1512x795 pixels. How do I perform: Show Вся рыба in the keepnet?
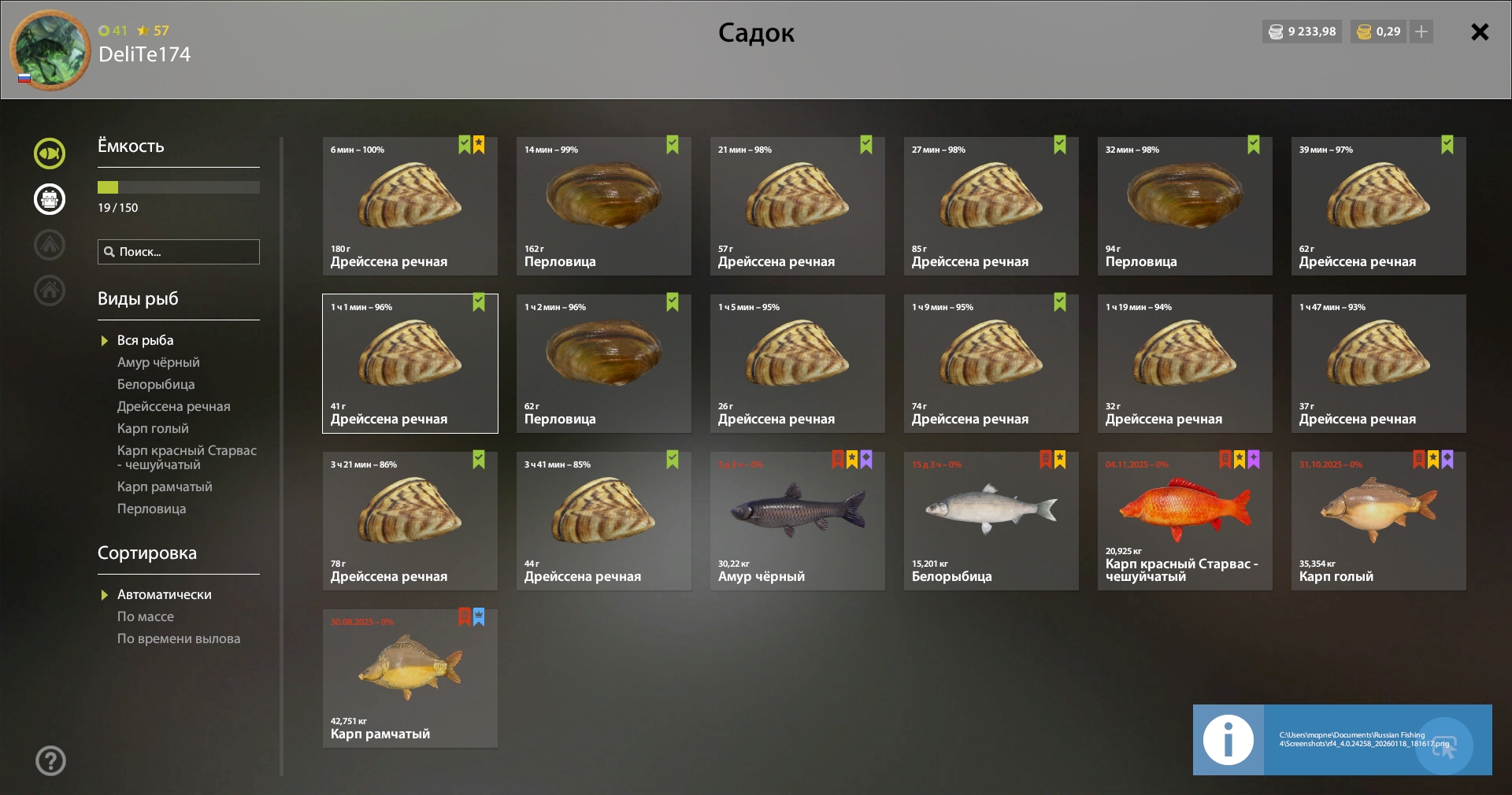[x=145, y=340]
